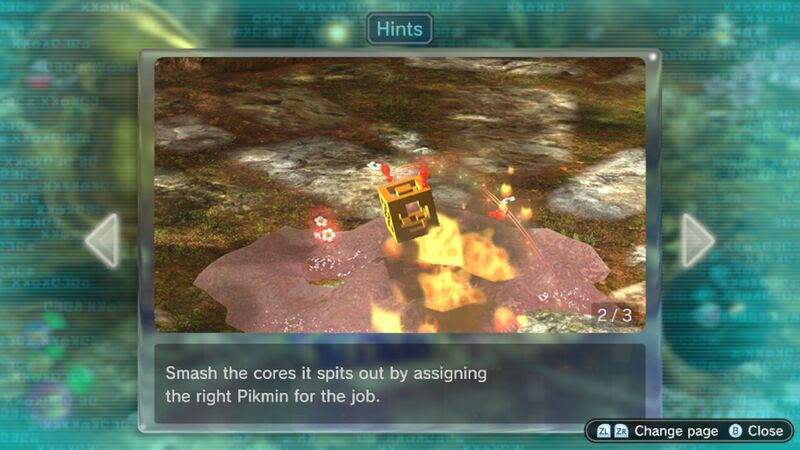800x450 pixels.
Task: Close the Hints window
Action: click(756, 431)
